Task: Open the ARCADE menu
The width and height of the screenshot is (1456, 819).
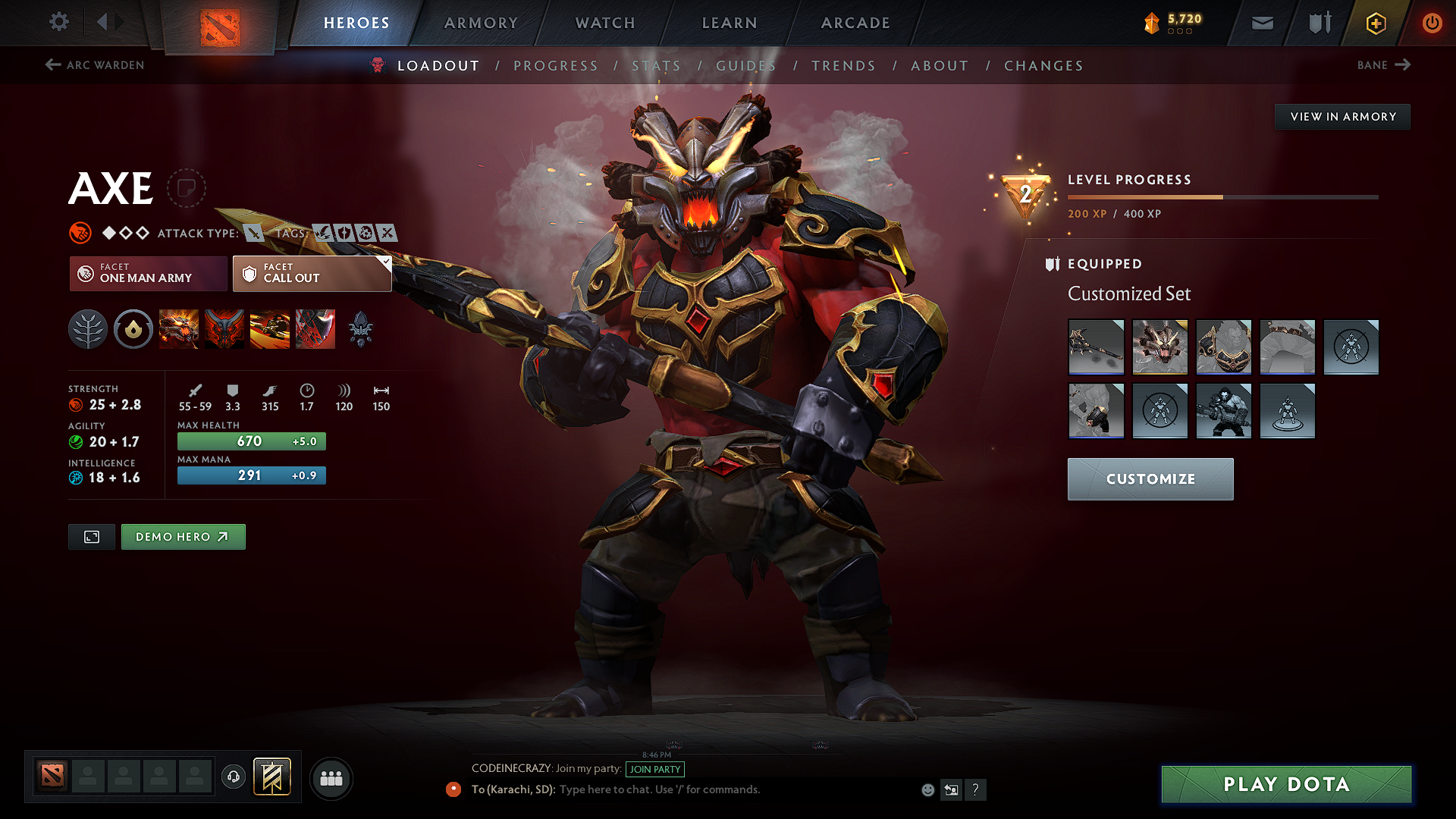Action: click(855, 23)
